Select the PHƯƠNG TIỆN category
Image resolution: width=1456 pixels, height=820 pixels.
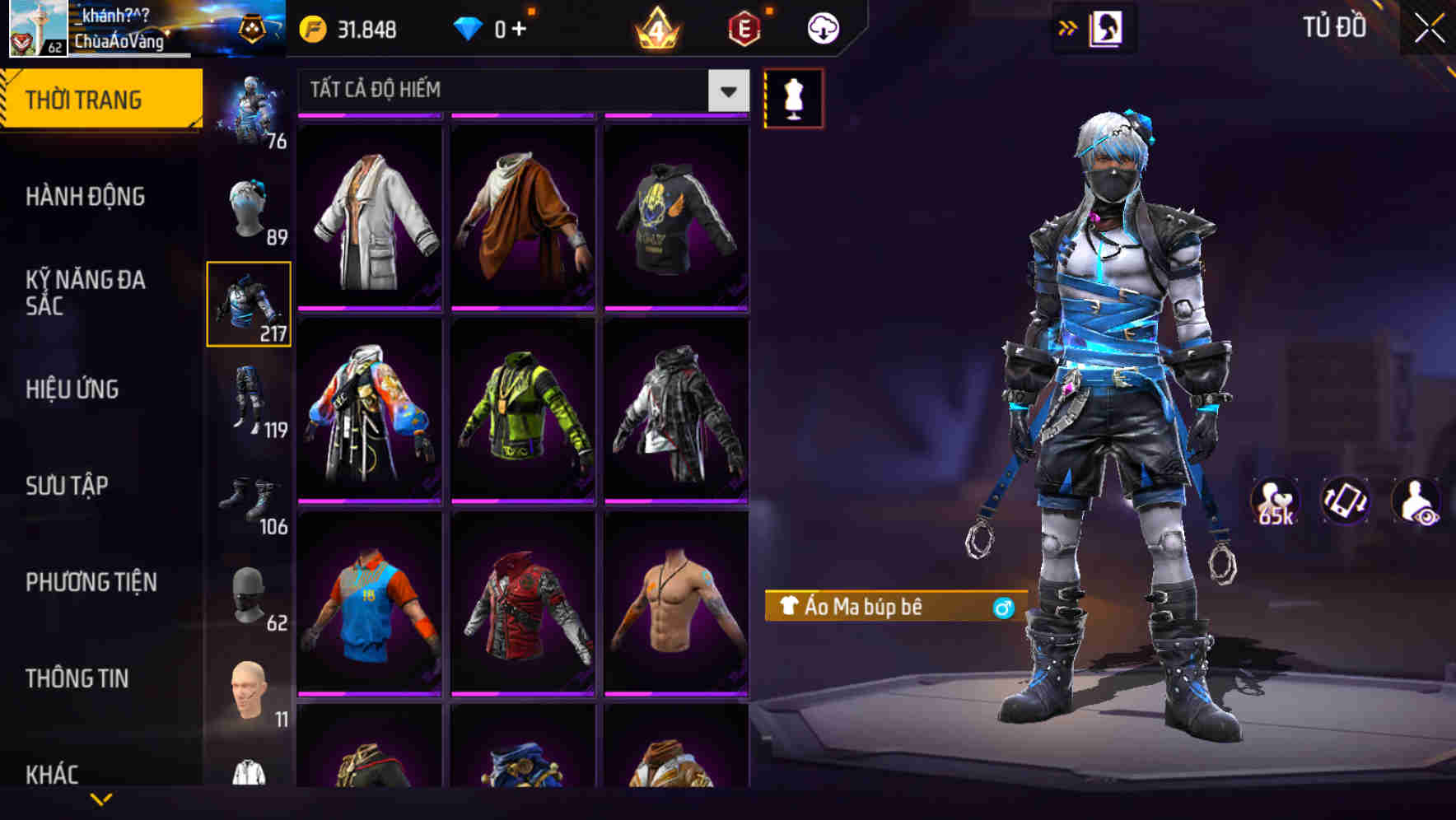coord(91,582)
